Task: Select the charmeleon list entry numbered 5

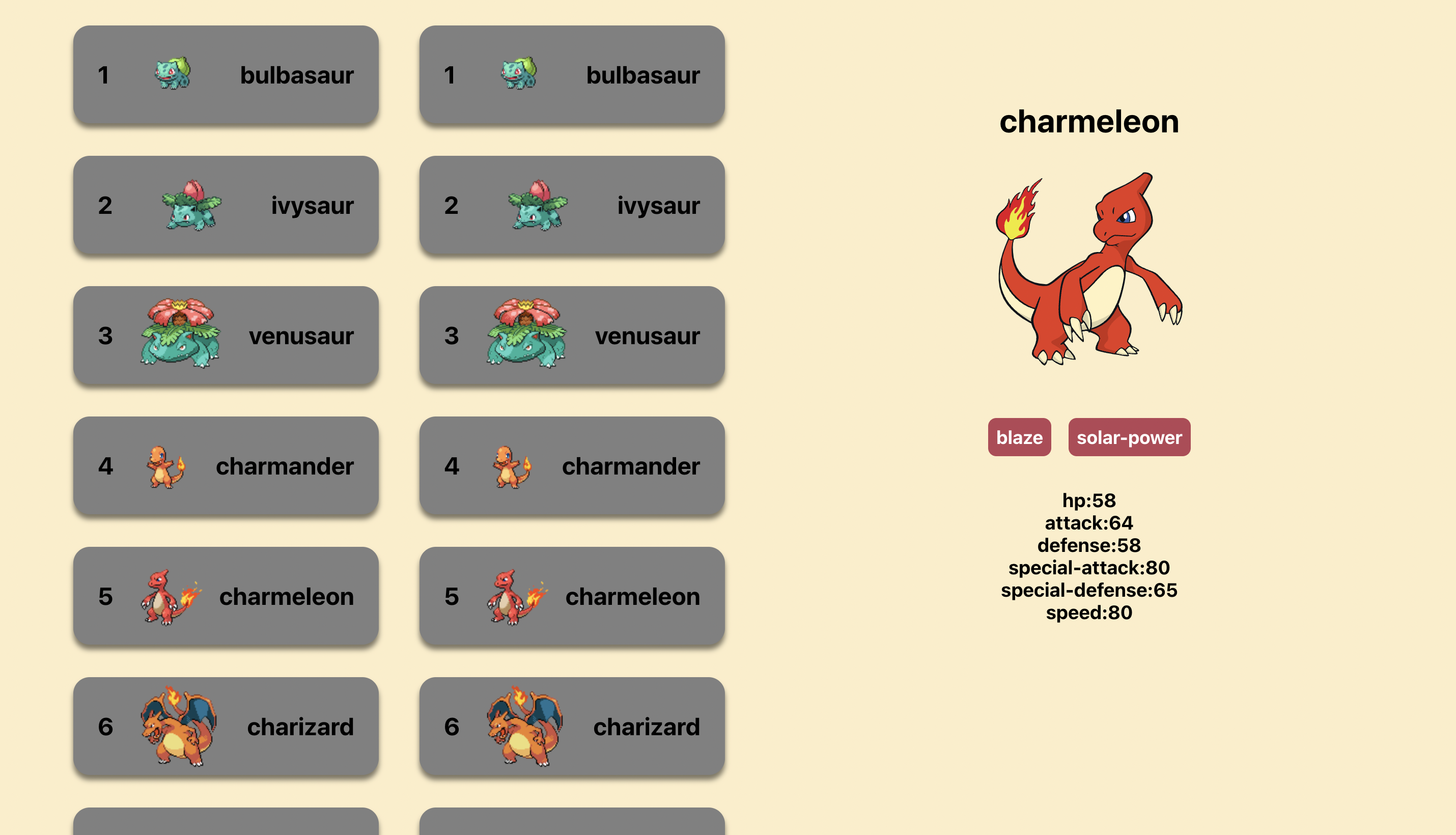Action: coord(226,596)
